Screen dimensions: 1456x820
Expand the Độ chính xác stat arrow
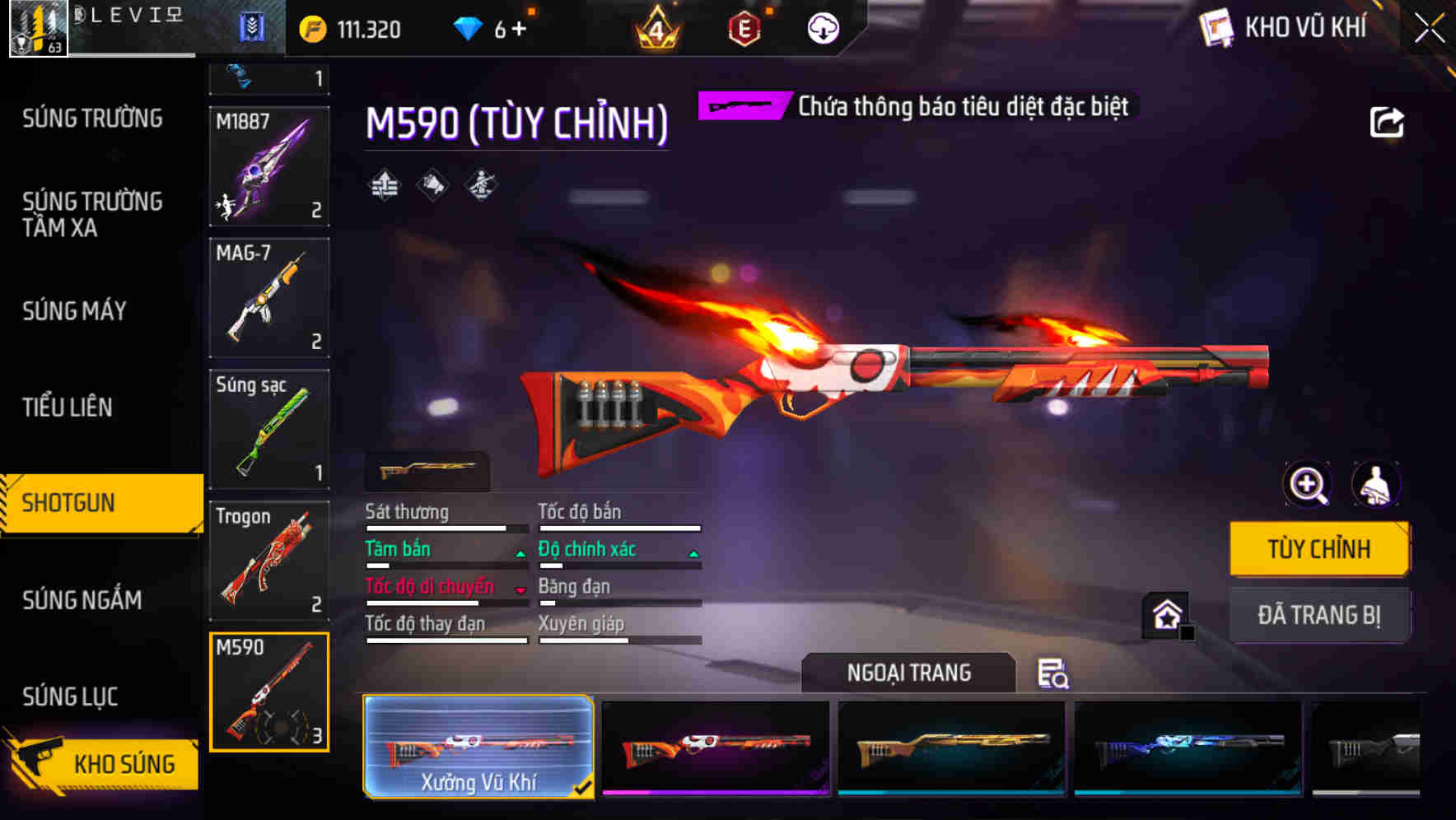pos(693,555)
